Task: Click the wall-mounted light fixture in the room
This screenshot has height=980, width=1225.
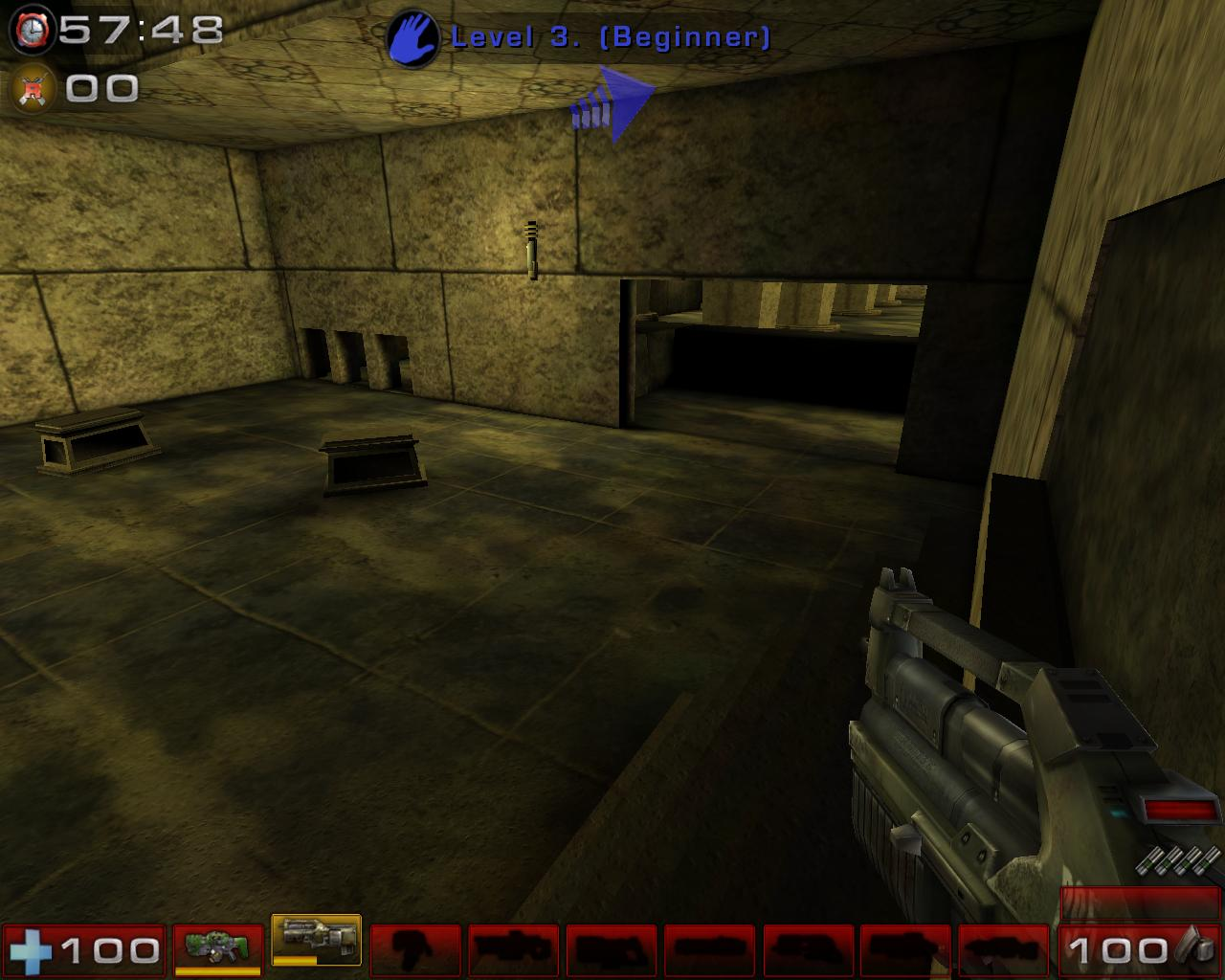Action: (532, 251)
